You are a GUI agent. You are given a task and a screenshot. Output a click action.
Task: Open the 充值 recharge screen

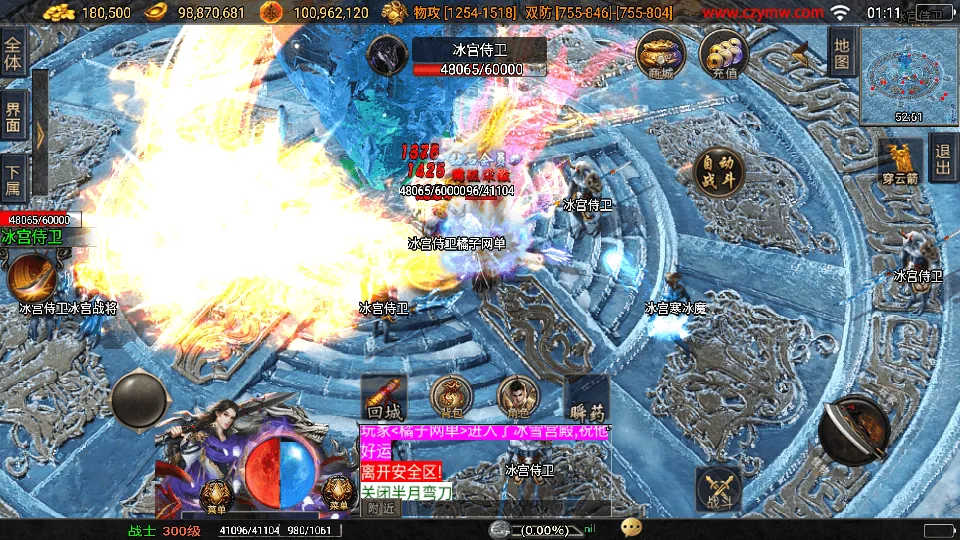[x=725, y=55]
